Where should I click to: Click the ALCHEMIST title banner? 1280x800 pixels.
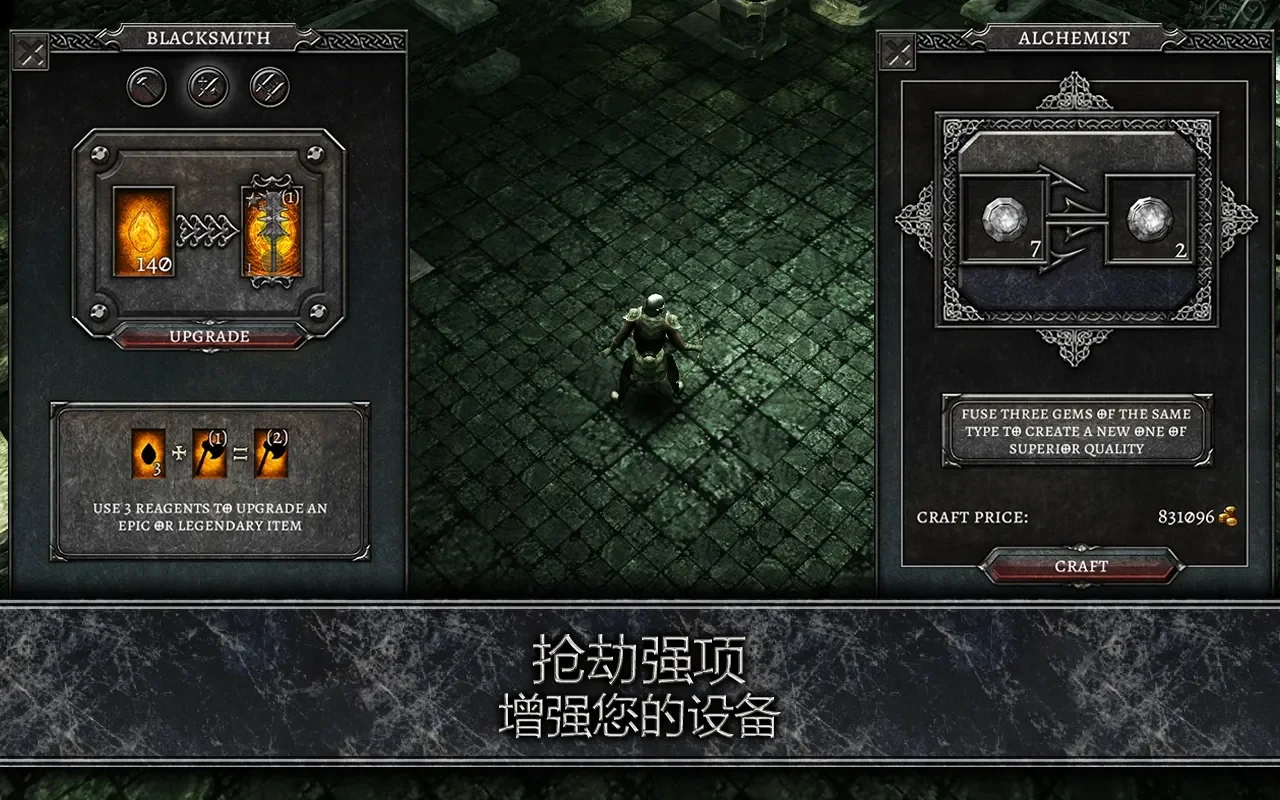coord(1072,39)
